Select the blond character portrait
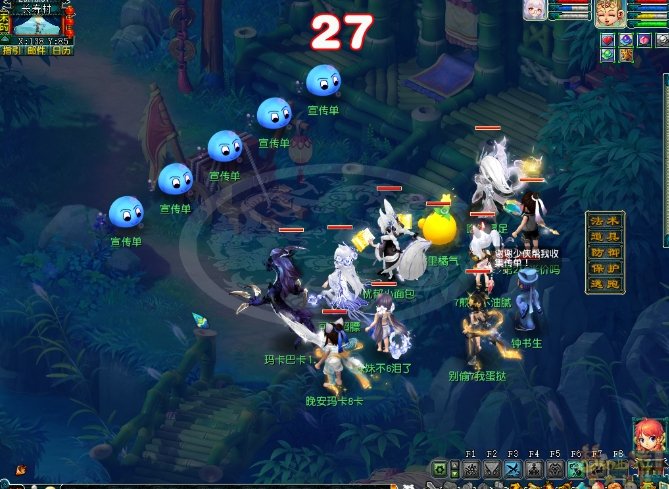669x489 pixels. pos(608,13)
